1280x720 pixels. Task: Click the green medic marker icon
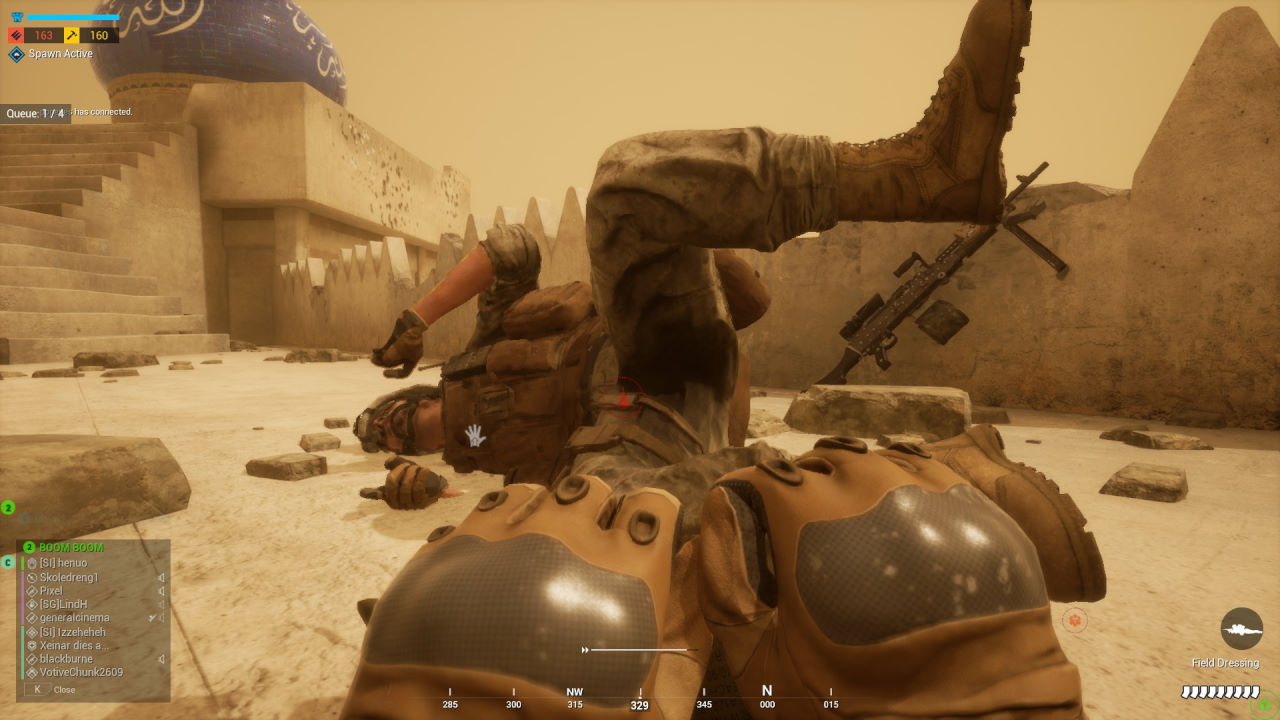1265,704
